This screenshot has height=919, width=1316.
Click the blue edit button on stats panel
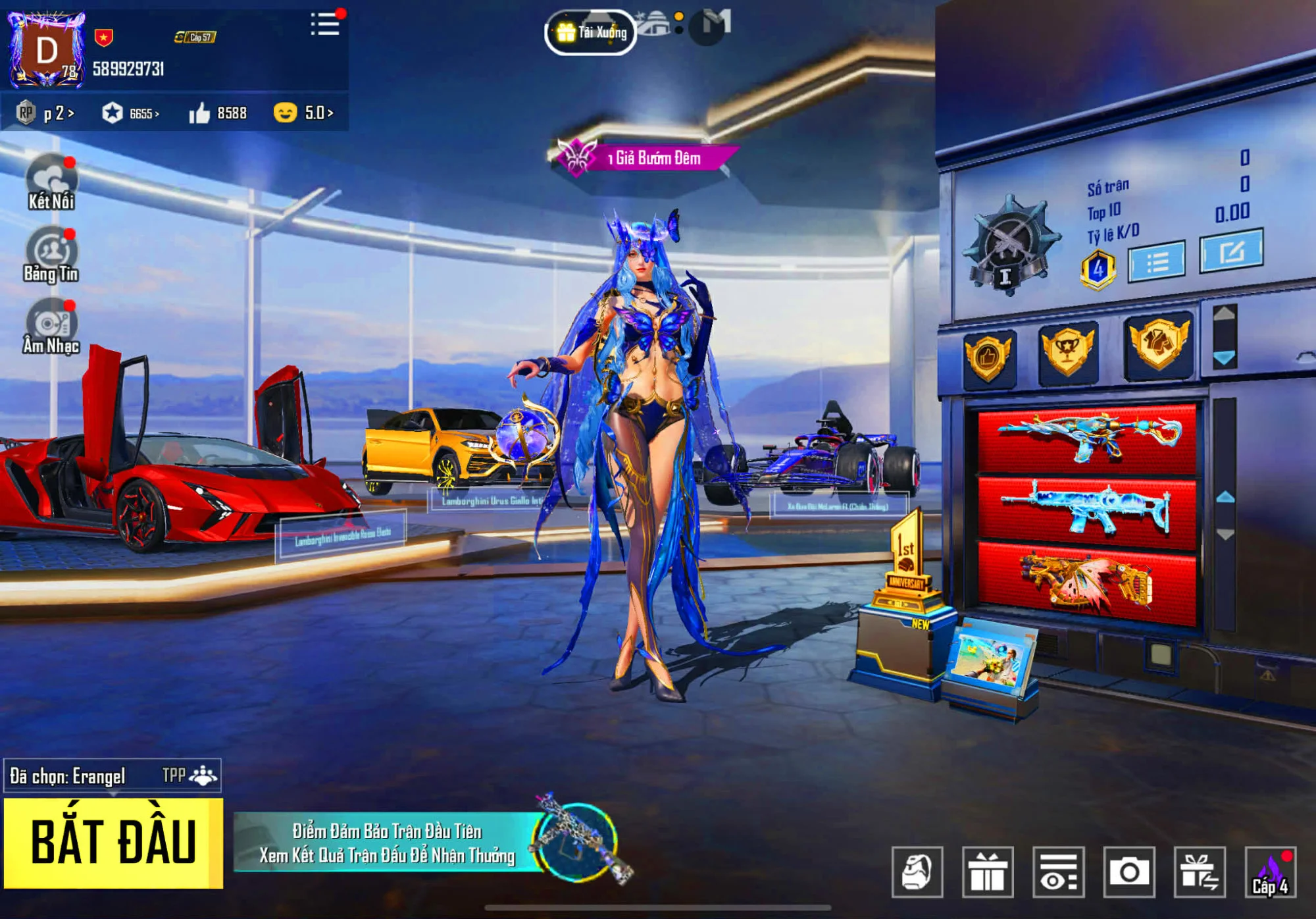[1231, 251]
